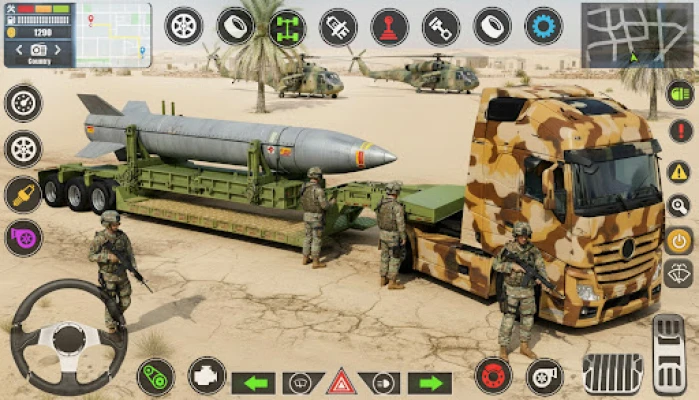
Task: Switch on the headlight beam button
Action: [385, 383]
